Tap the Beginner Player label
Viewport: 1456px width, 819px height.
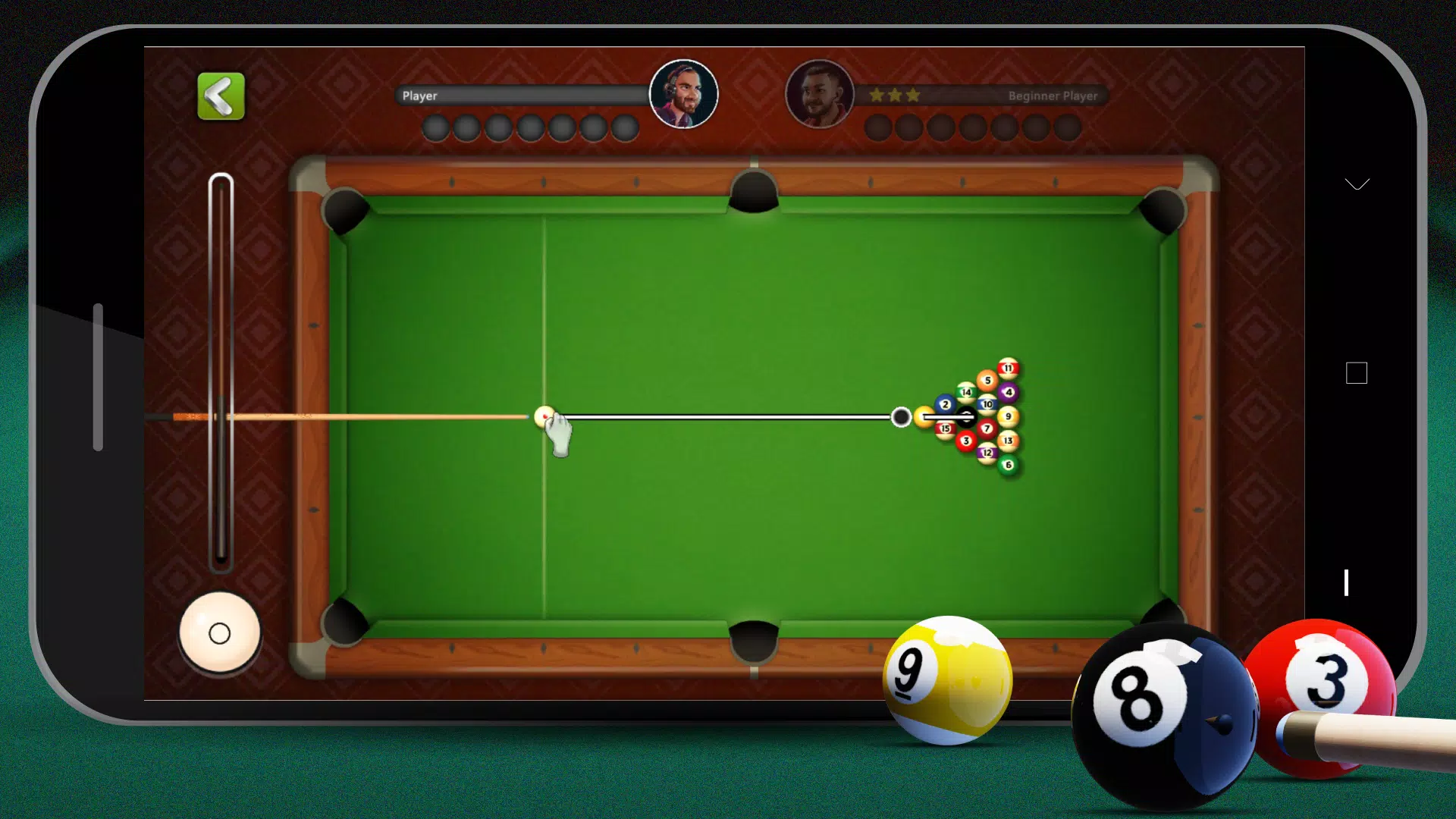point(1052,96)
